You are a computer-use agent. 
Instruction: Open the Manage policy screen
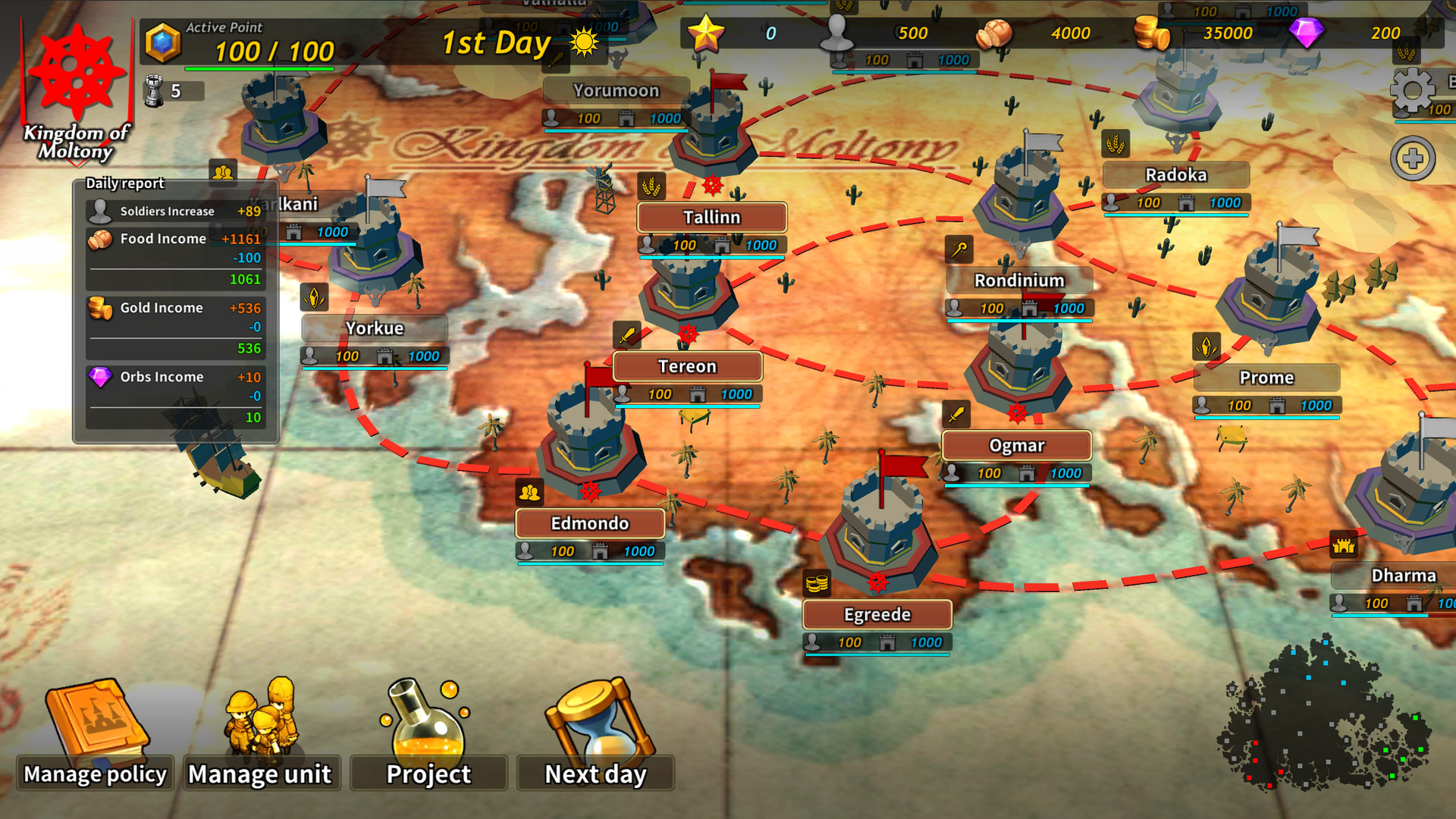[95, 773]
